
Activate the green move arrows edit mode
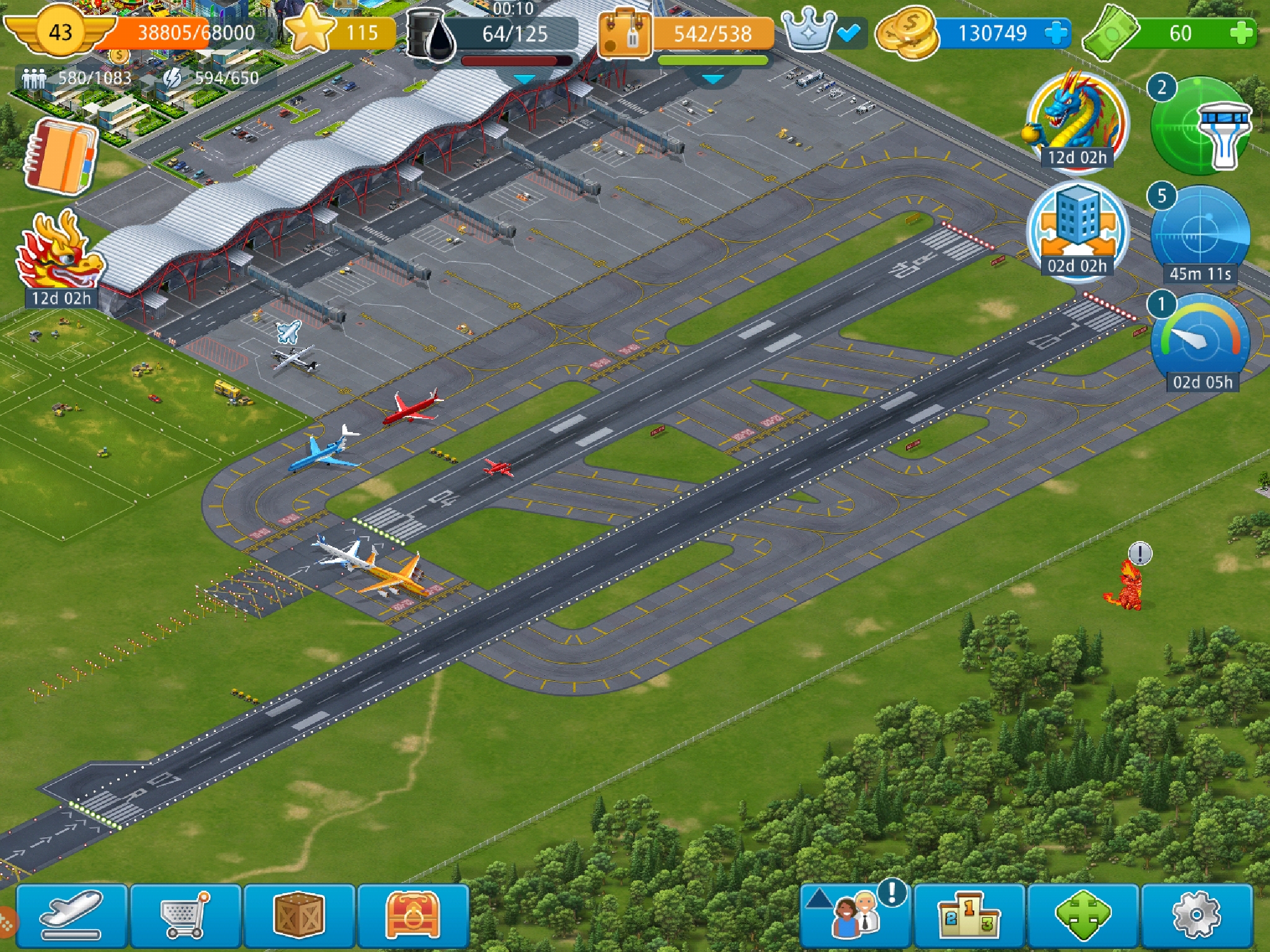pyautogui.click(x=1083, y=915)
